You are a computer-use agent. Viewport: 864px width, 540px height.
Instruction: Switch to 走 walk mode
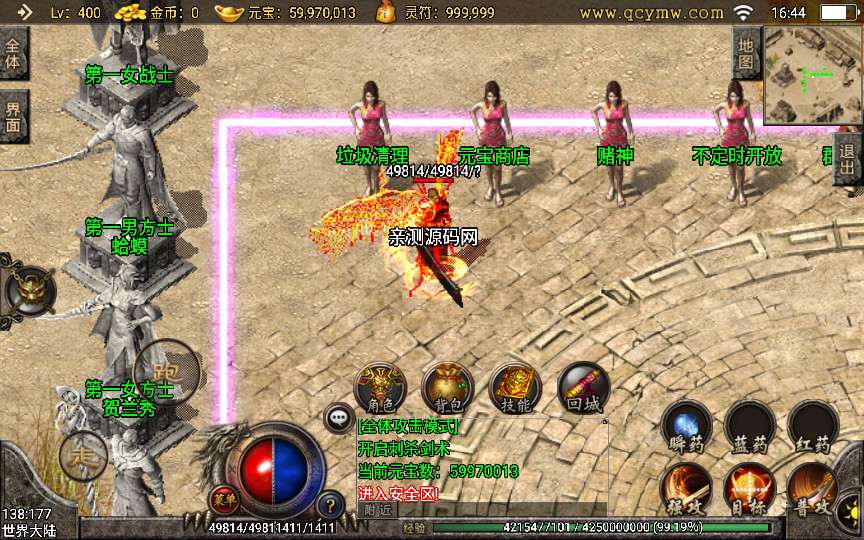(x=82, y=457)
